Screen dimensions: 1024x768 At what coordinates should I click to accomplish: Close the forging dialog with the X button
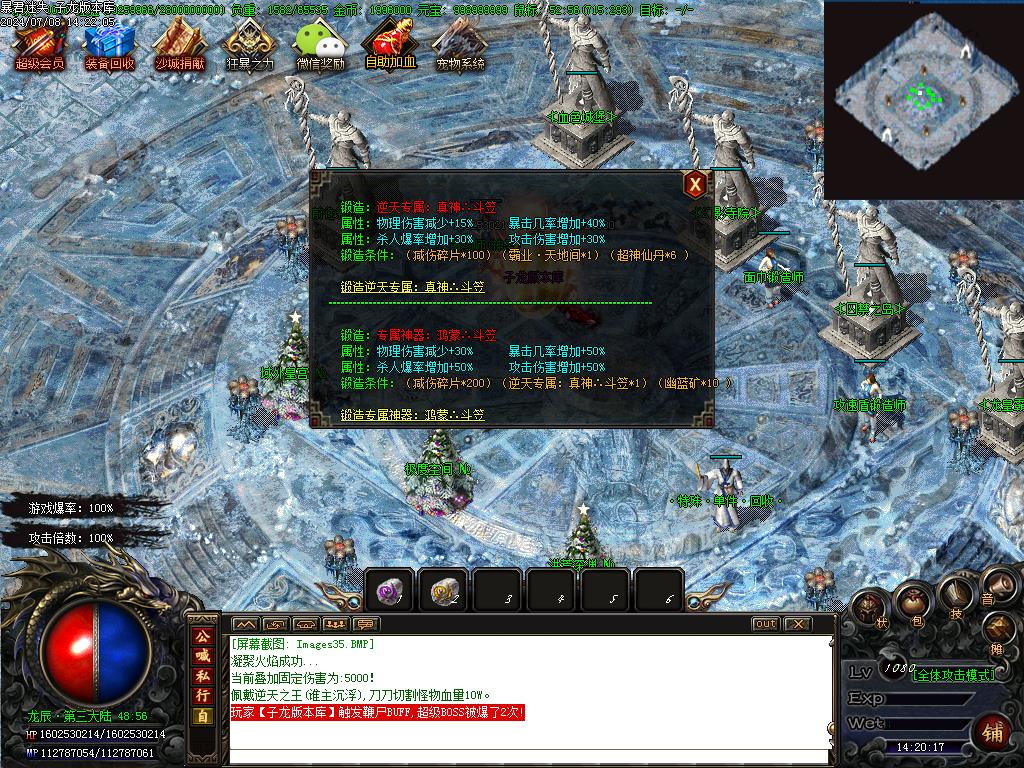(695, 184)
